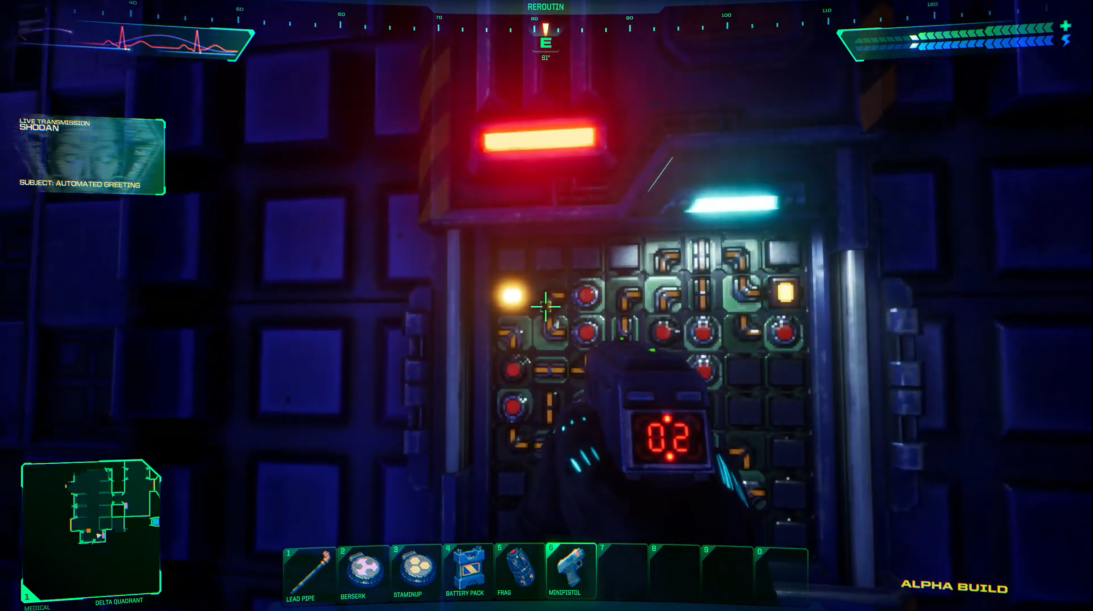Open the SHODAN live transmission panel
Image resolution: width=1093 pixels, height=611 pixels.
point(90,155)
